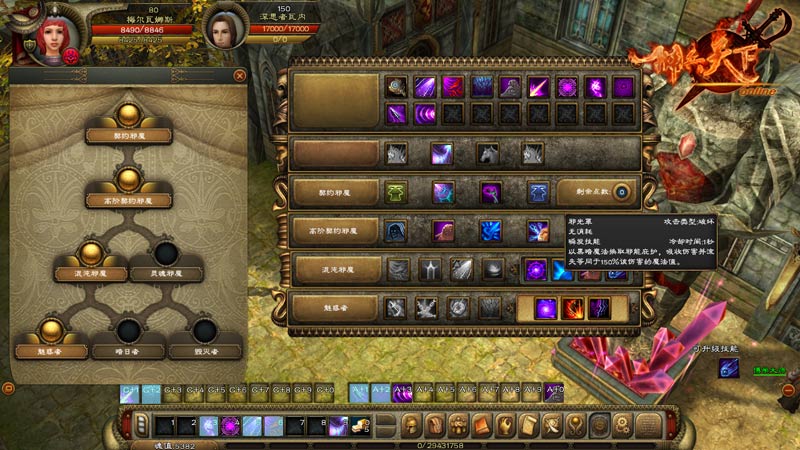Close the skill tree panel
The image size is (800, 450).
(240, 75)
